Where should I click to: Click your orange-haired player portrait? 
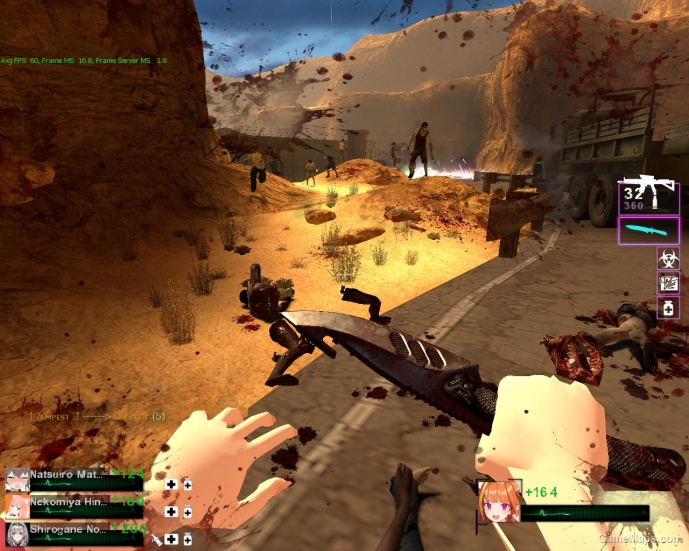(497, 502)
